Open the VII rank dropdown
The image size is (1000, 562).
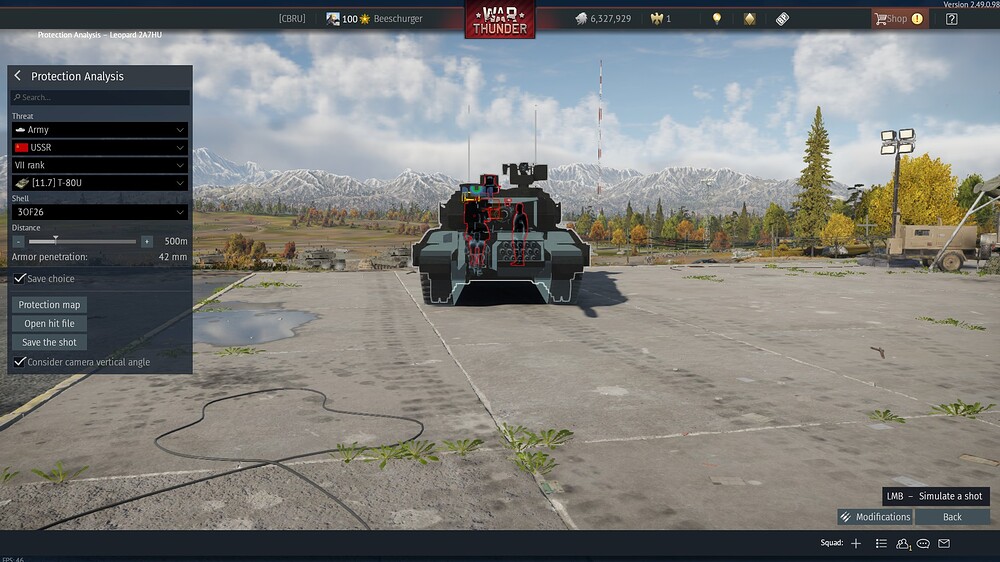[99, 165]
